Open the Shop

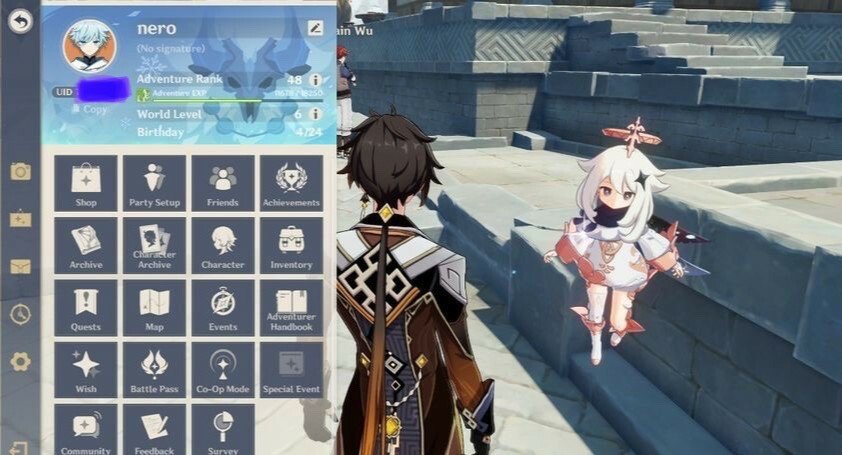86,184
